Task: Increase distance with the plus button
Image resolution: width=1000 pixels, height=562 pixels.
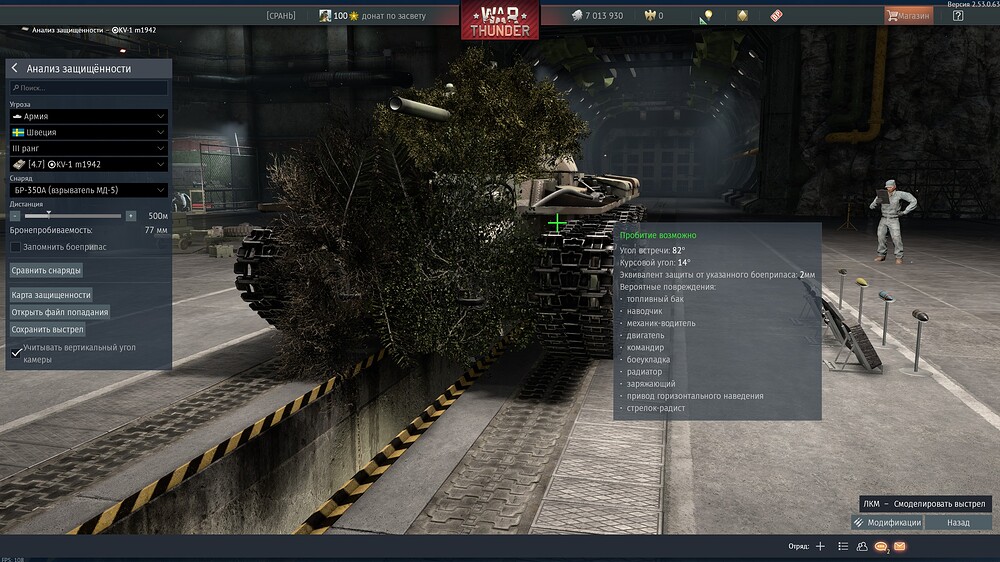Action: coord(131,216)
